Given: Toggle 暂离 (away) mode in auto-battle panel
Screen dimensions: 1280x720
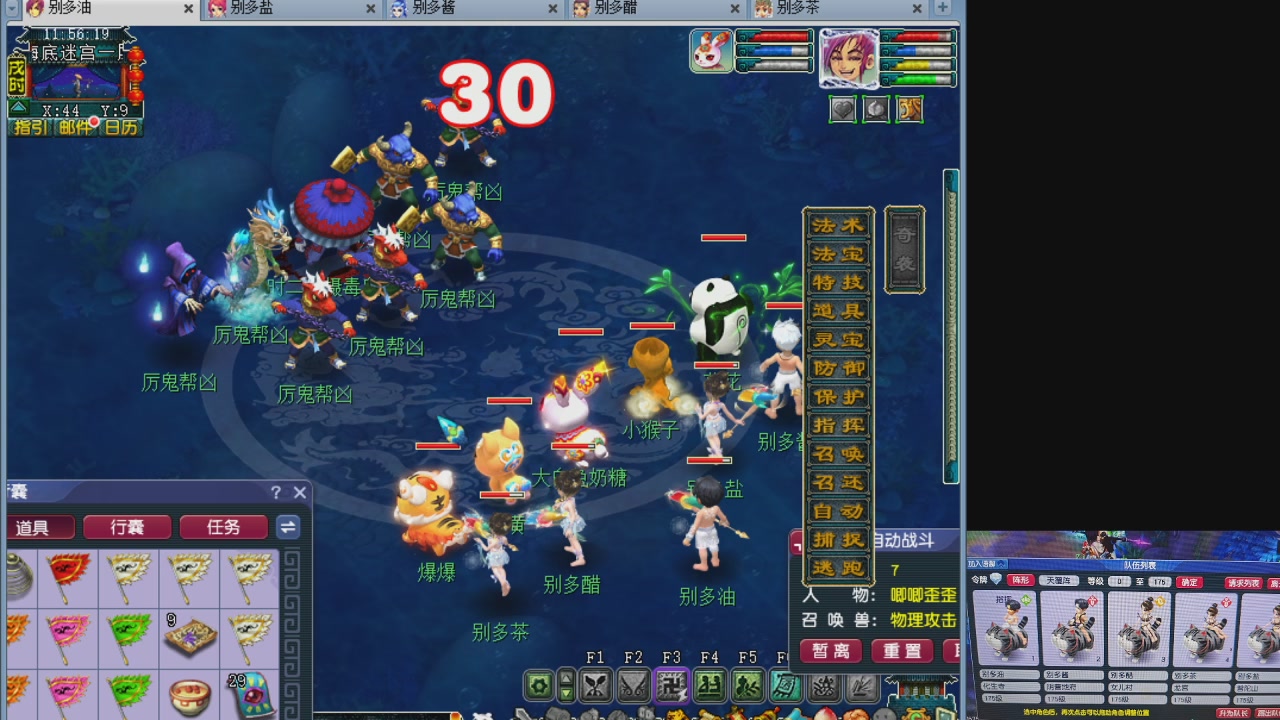Looking at the screenshot, I should 829,651.
